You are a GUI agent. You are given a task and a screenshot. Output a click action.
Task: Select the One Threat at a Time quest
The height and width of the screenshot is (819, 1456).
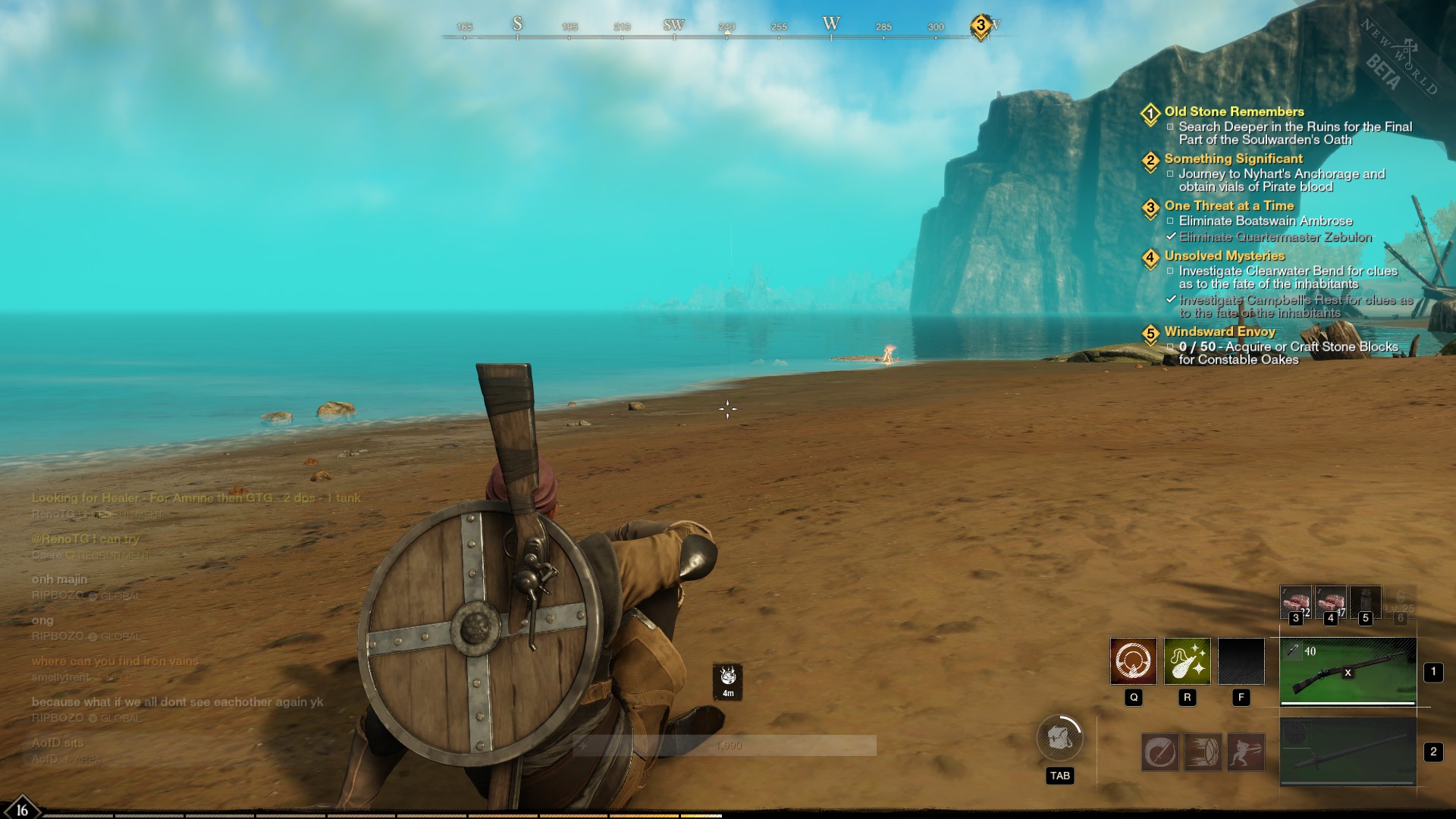tap(1228, 206)
